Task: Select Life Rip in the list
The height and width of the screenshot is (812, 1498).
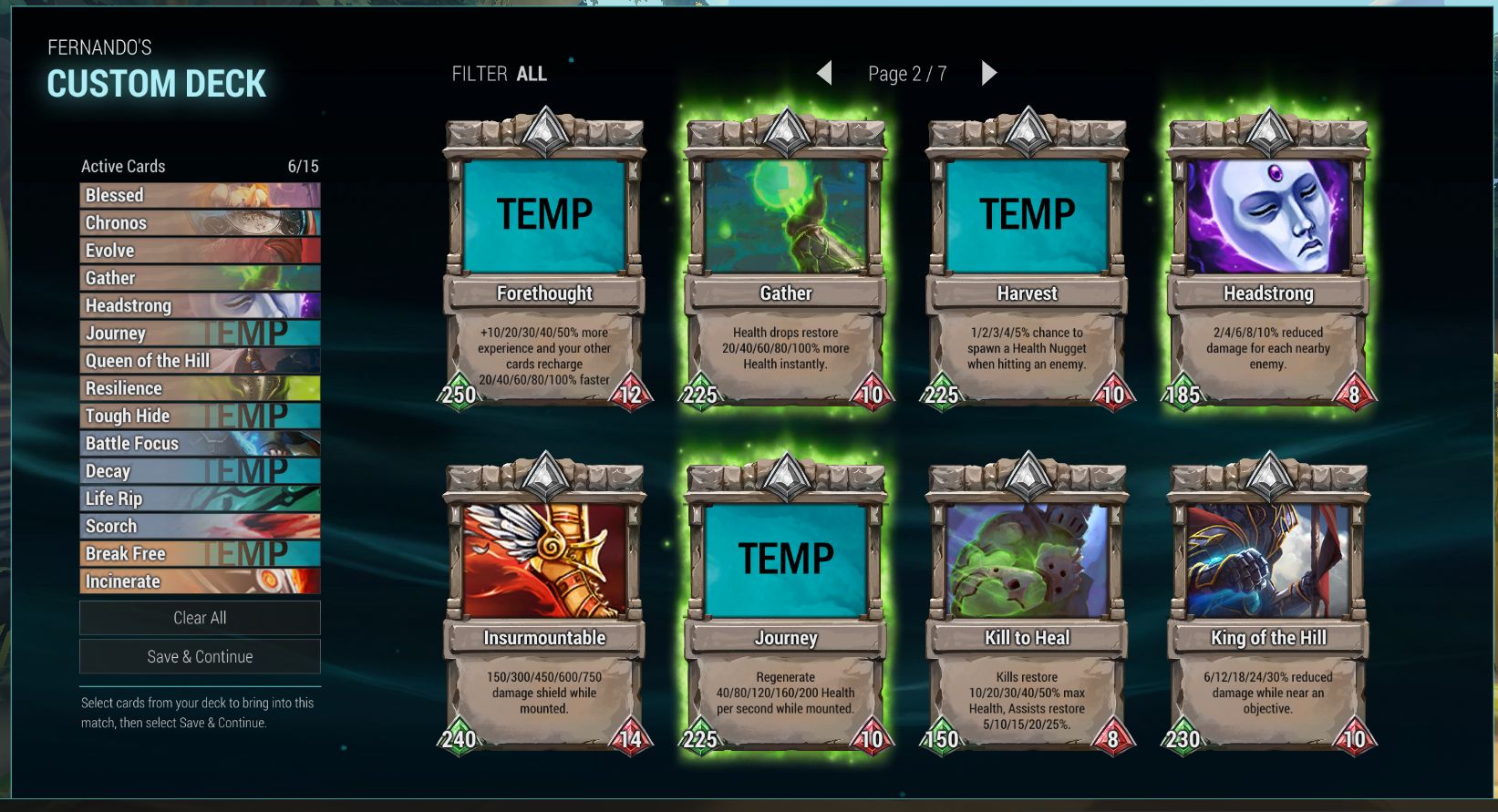Action: pos(200,499)
